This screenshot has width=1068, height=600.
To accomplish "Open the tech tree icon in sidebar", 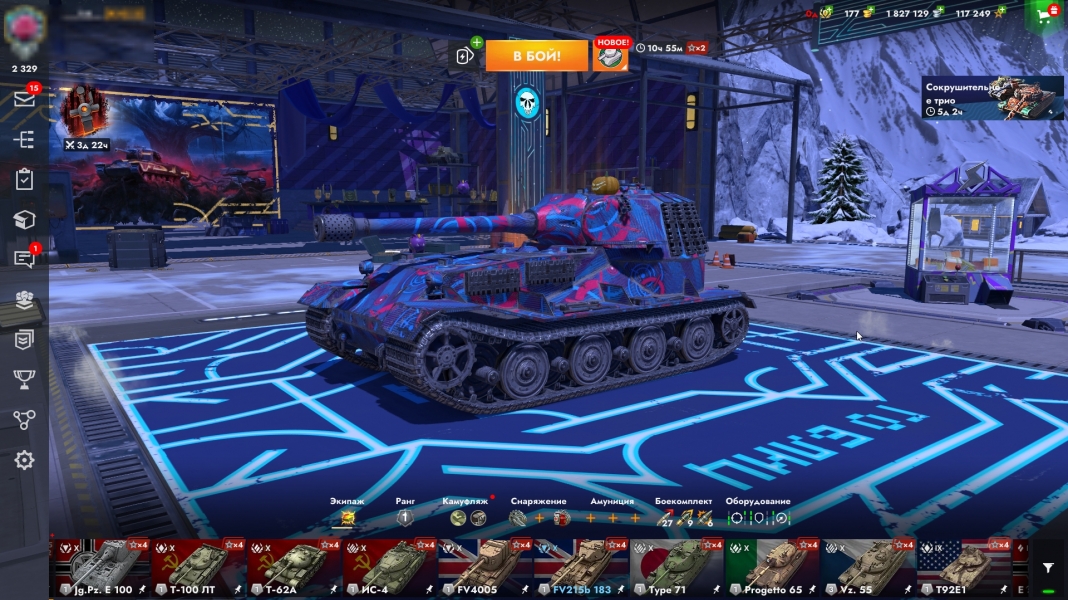I will 24,140.
